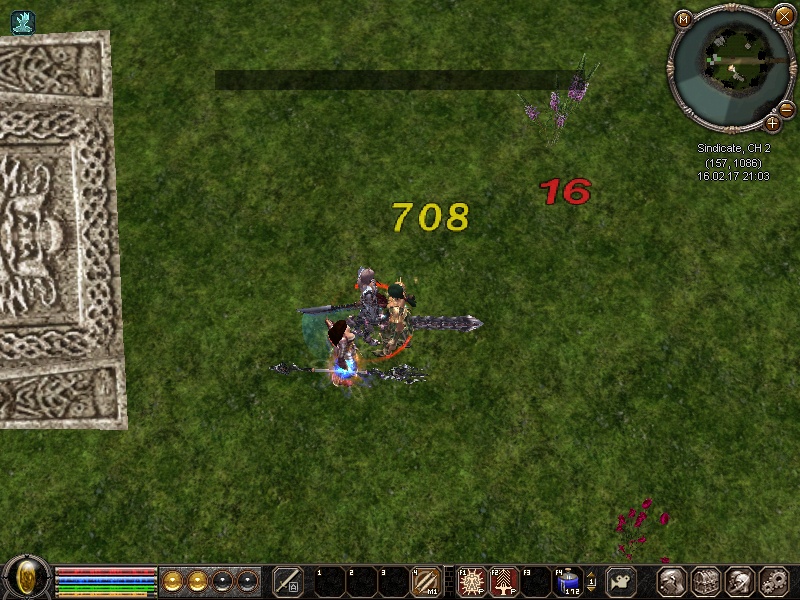Use the blue potion in slot F4

[x=568, y=580]
